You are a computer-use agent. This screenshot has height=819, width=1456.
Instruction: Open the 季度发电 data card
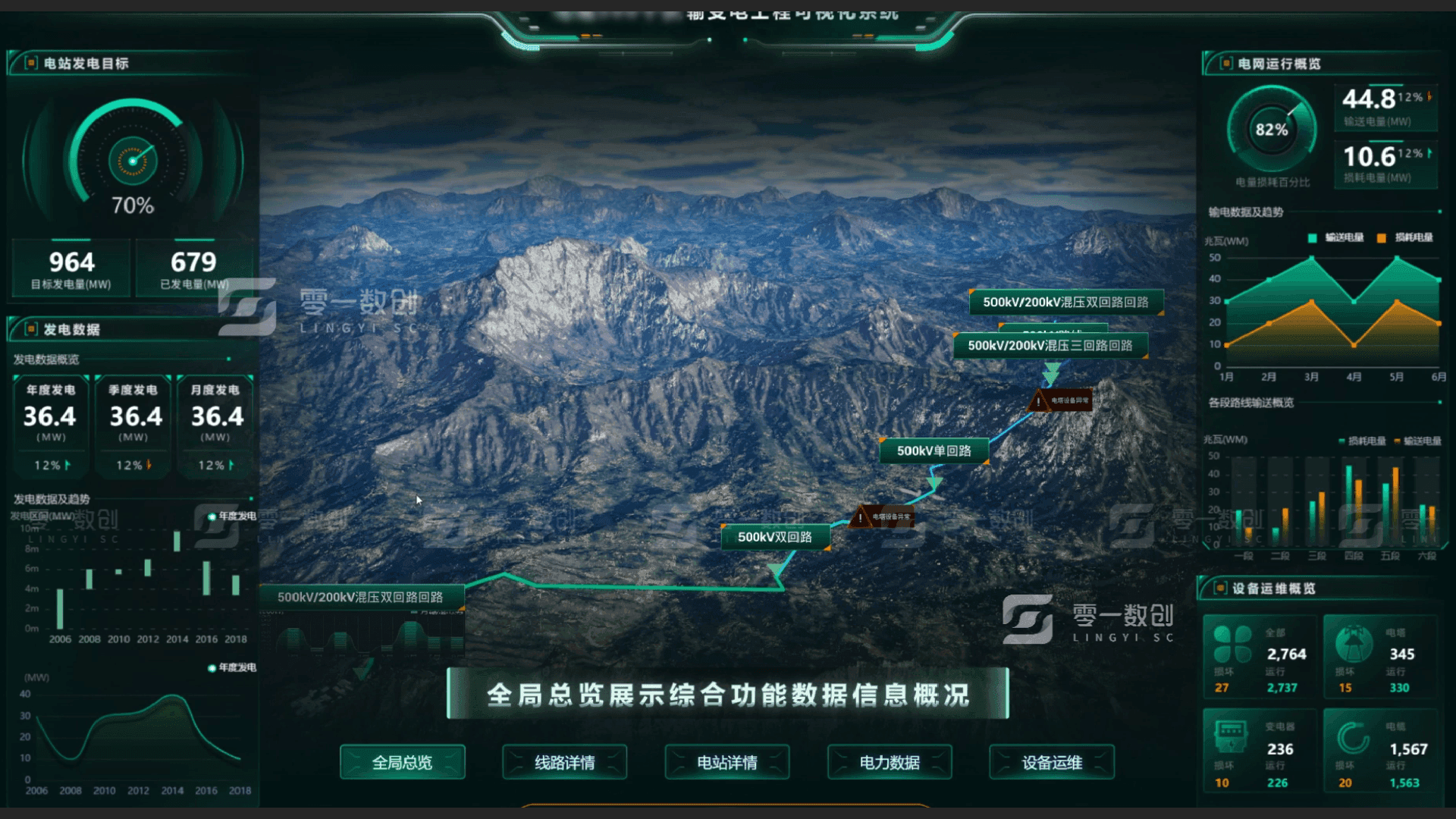coord(133,425)
